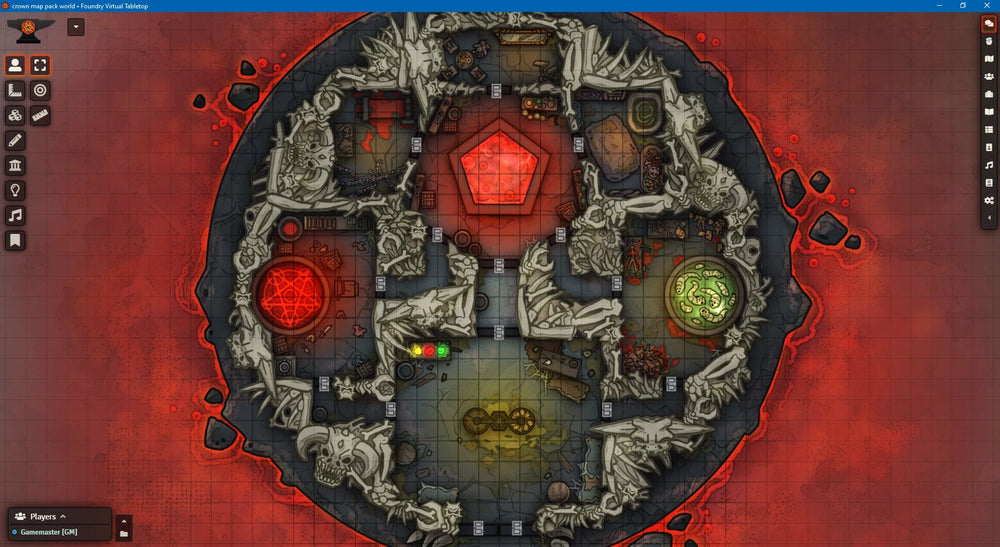
Task: Open the Drawing Tools pencil
Action: coord(15,141)
